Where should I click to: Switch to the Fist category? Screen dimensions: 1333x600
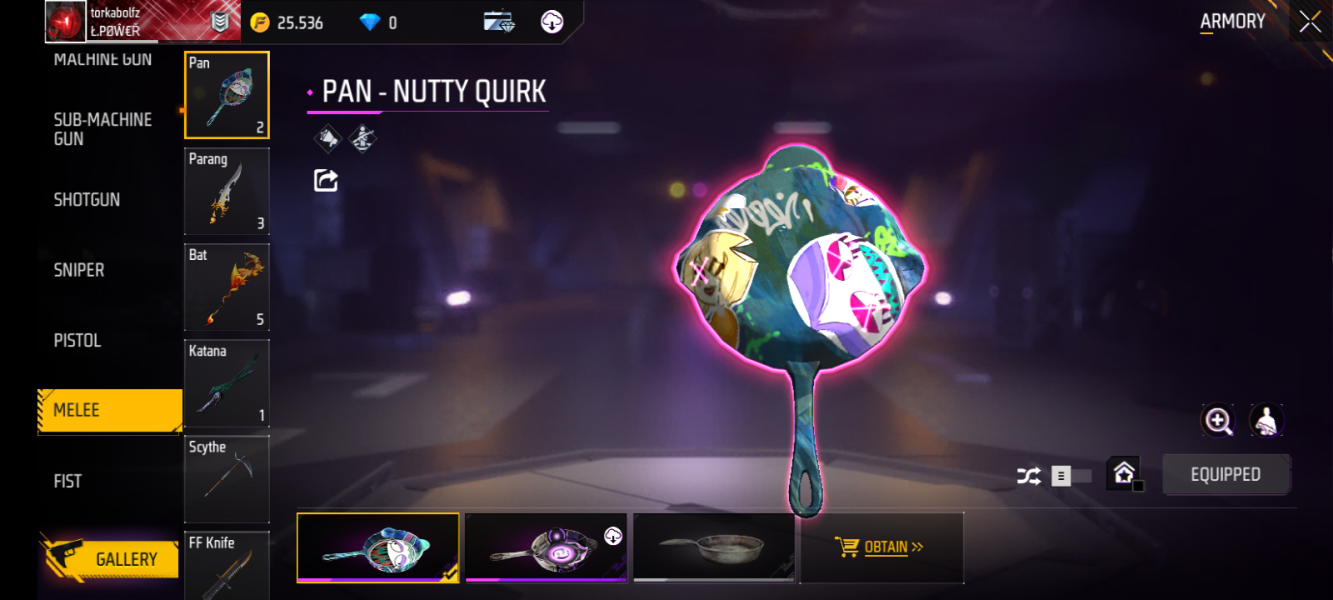[x=68, y=481]
